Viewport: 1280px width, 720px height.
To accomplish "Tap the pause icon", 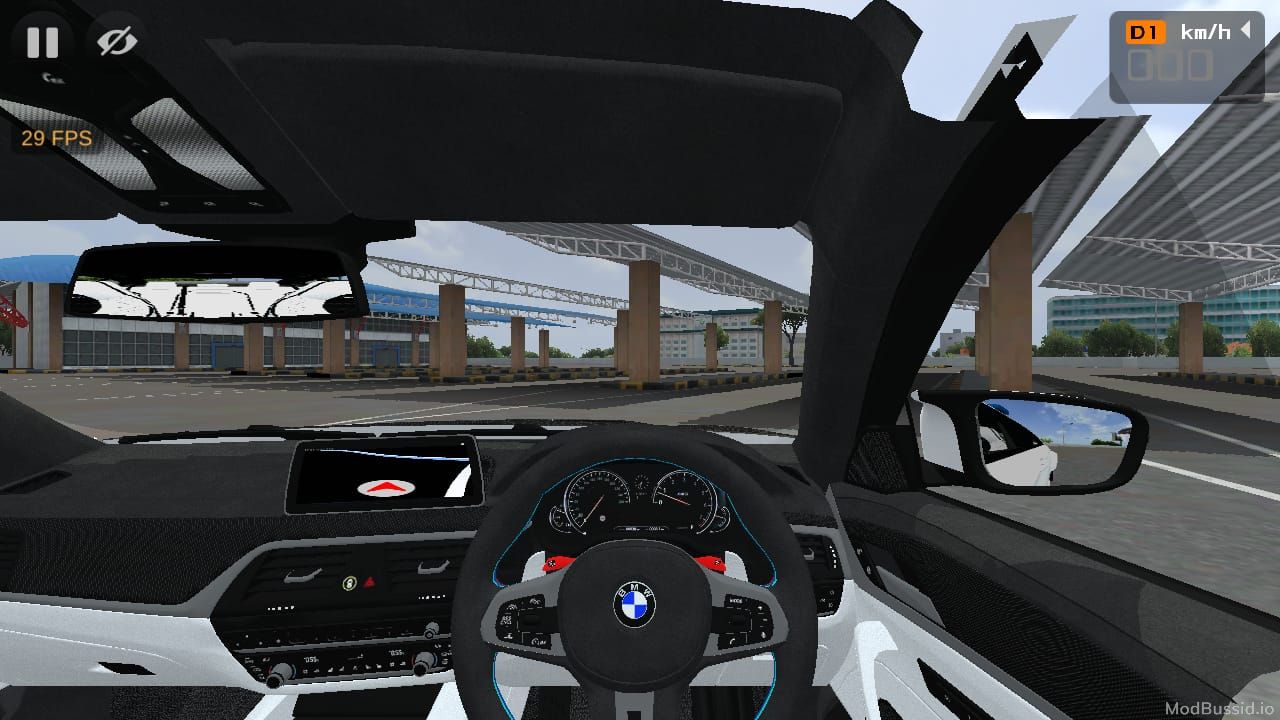I will coord(41,42).
